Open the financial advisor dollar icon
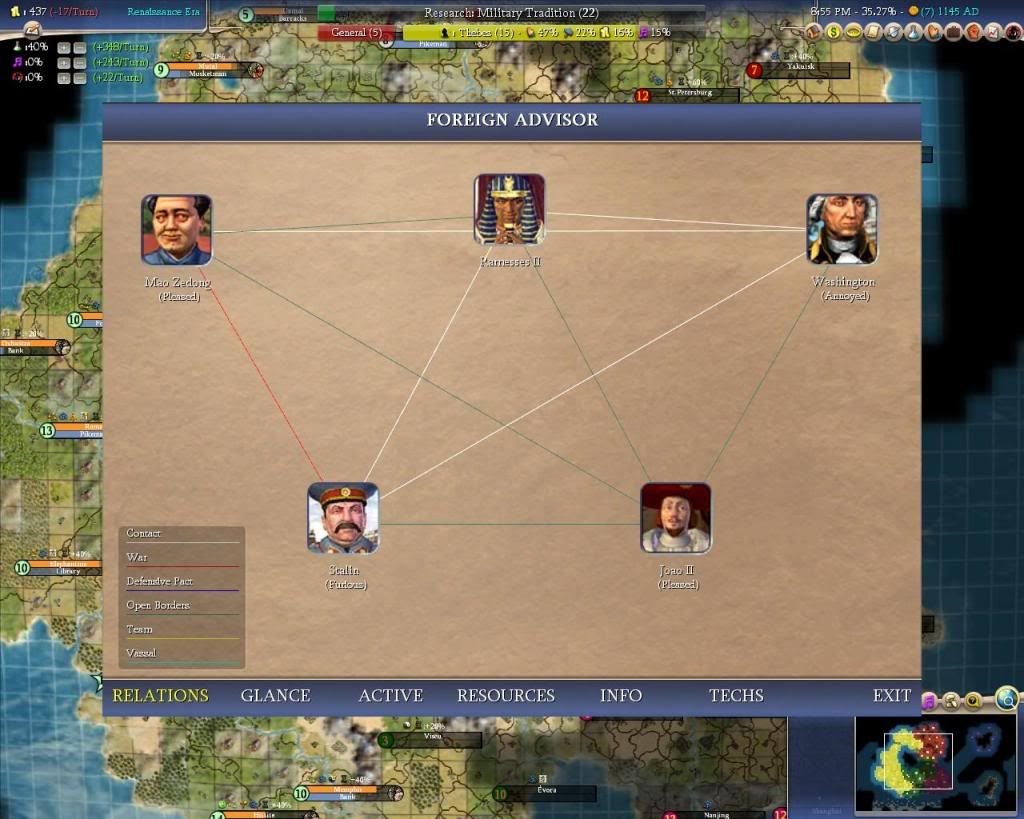This screenshot has width=1024, height=819. coord(832,32)
